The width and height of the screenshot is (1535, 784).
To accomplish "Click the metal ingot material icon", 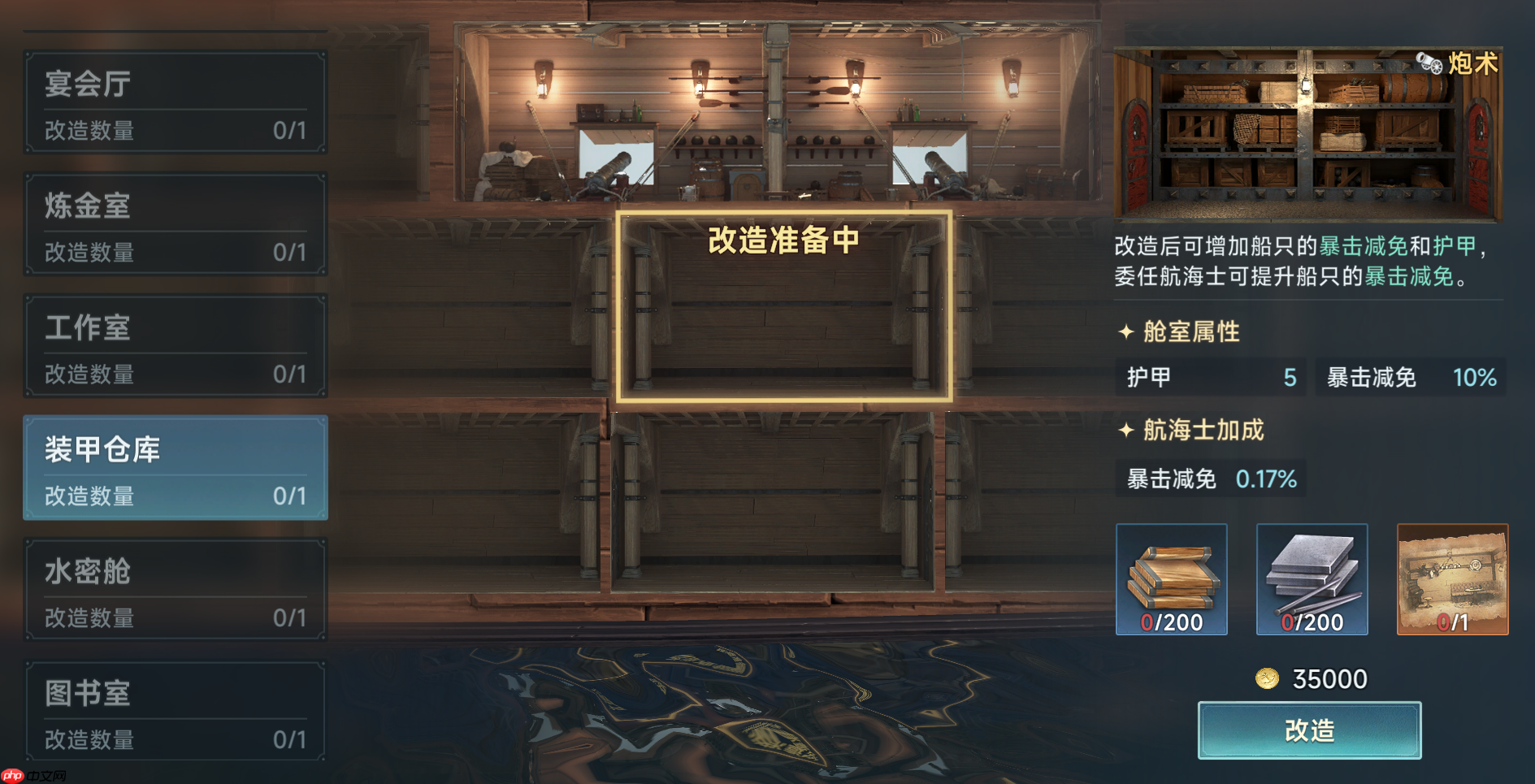I will tap(1312, 578).
